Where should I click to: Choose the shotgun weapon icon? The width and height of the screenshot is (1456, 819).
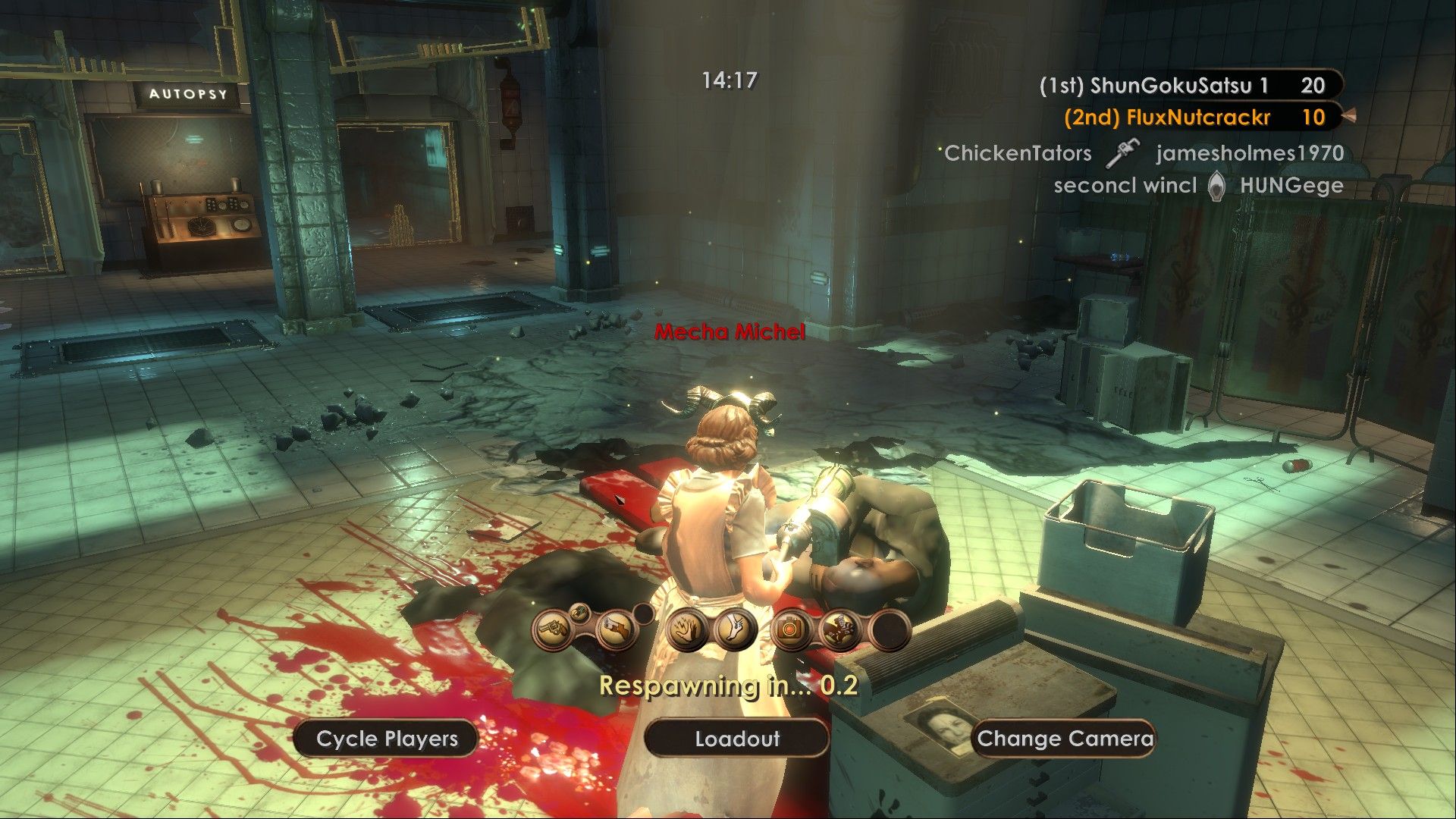click(617, 631)
